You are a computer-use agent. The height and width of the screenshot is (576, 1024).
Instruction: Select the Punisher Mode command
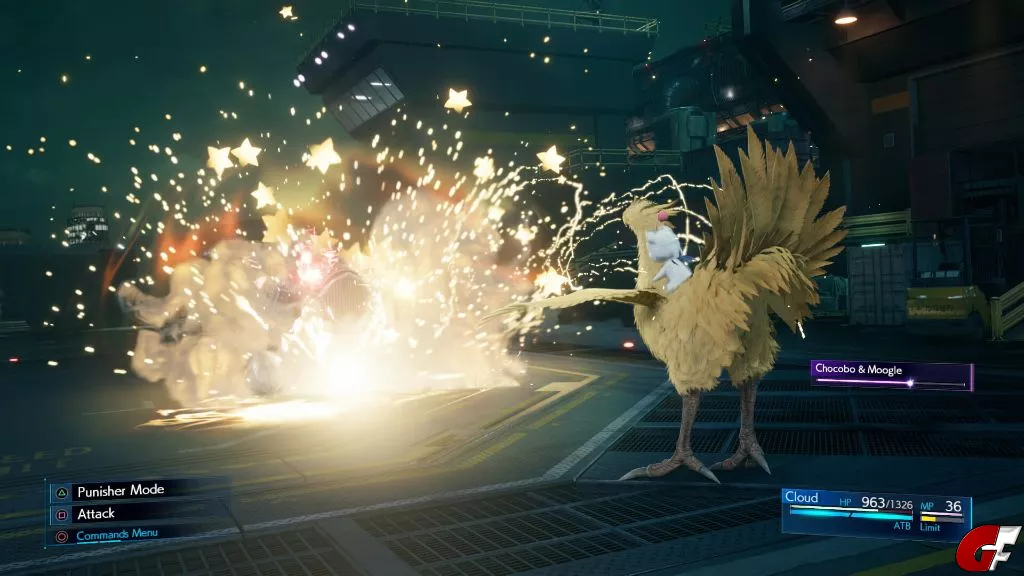point(120,491)
